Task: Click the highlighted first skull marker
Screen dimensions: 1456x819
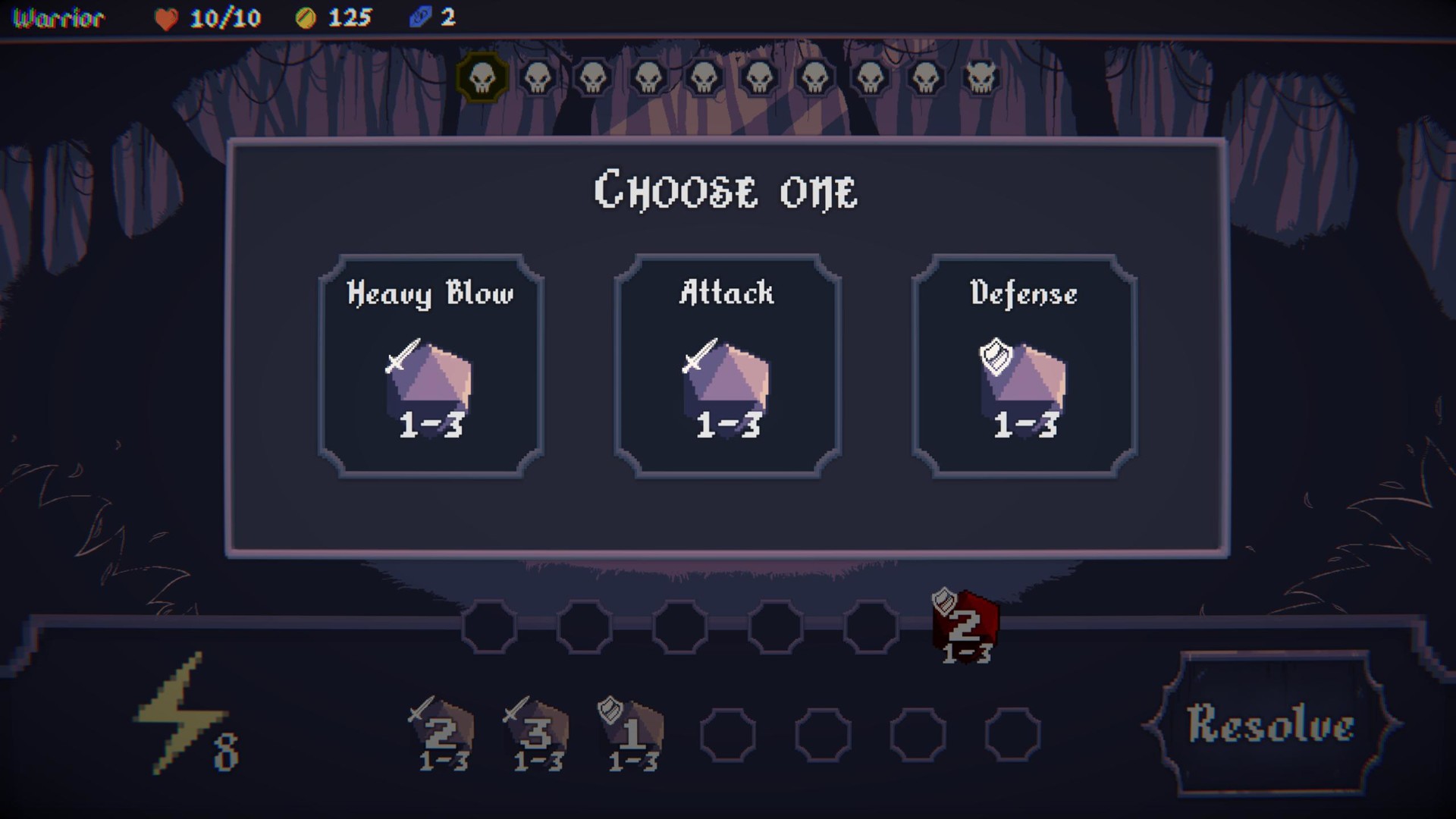Action: 481,78
